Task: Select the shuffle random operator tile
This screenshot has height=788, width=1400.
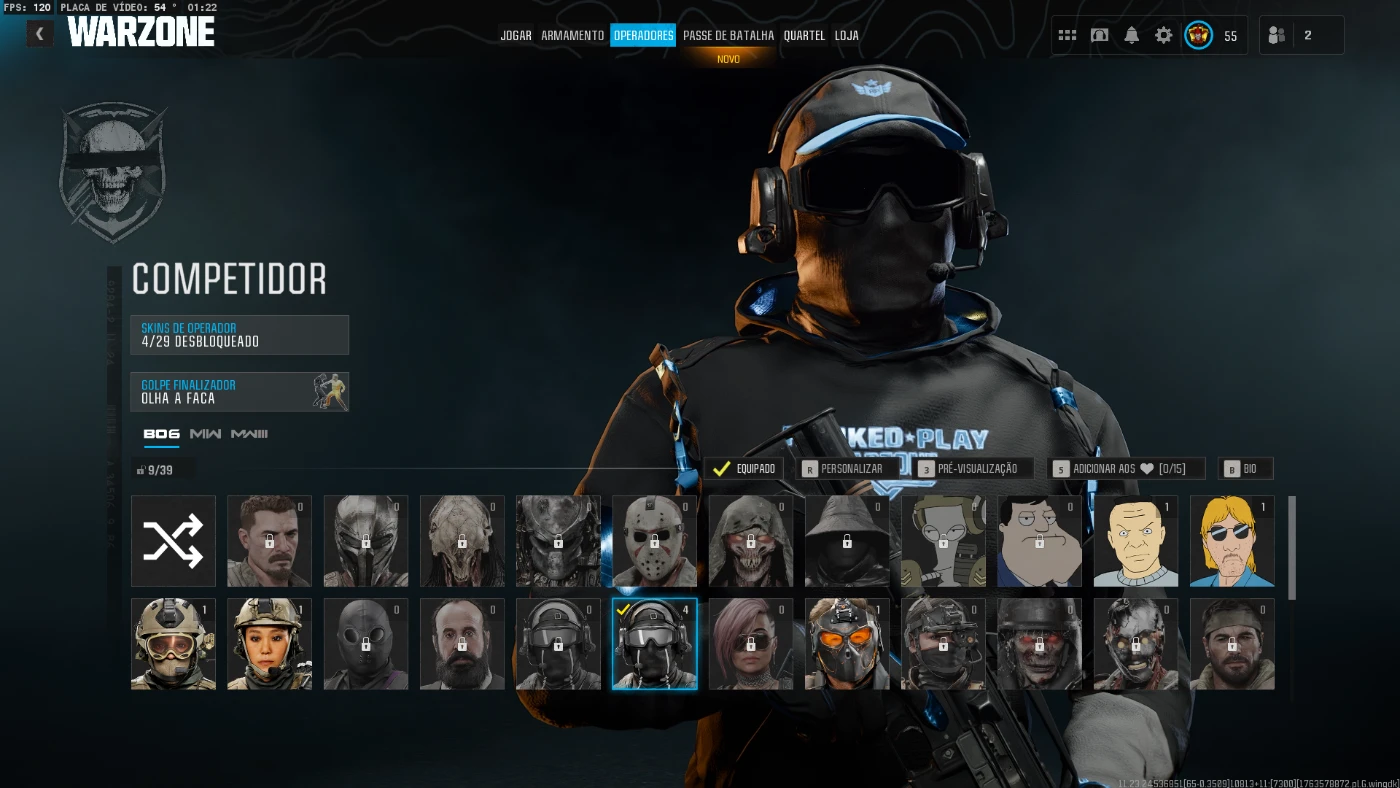Action: click(173, 541)
